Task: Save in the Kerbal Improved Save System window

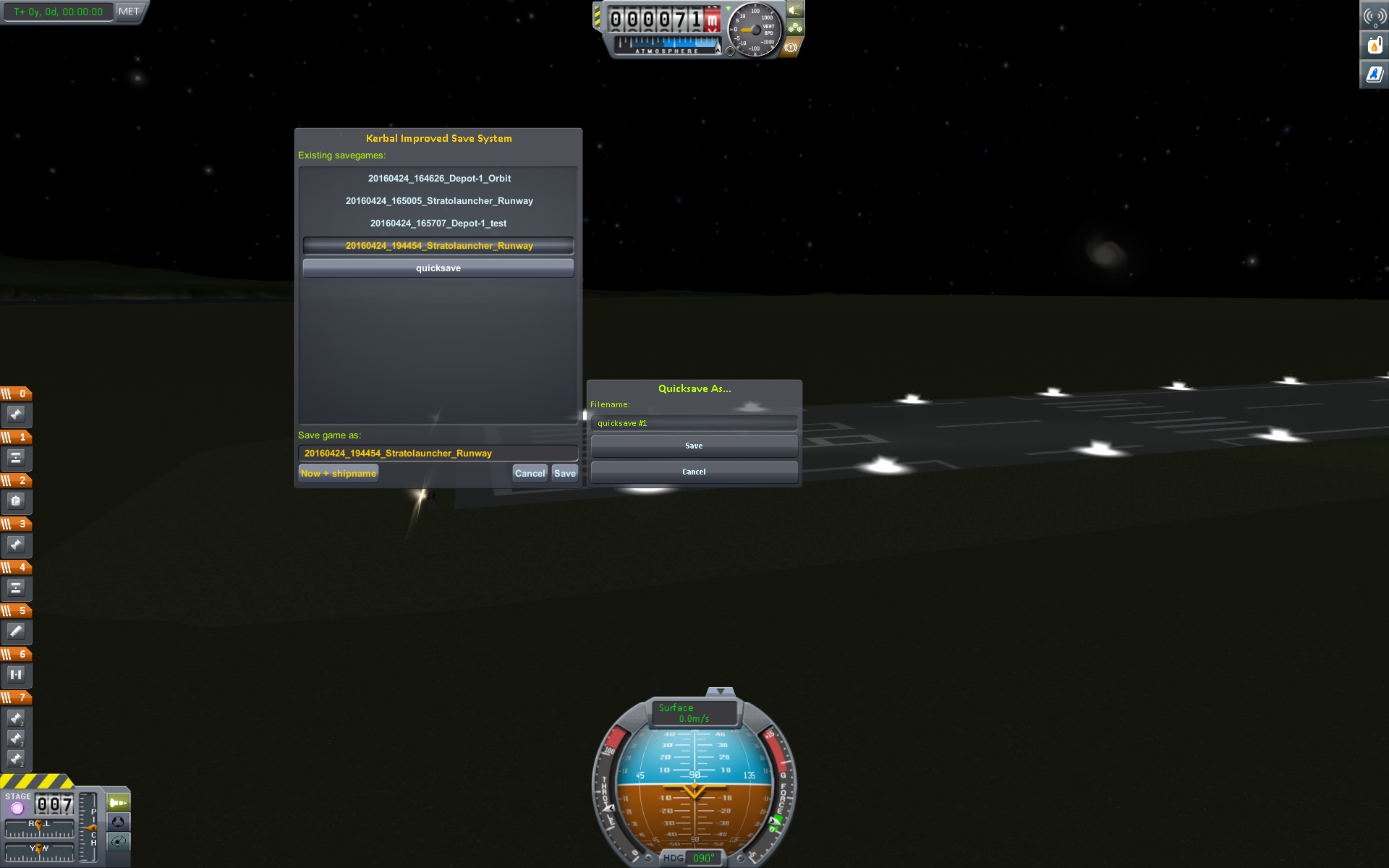Action: (x=565, y=474)
